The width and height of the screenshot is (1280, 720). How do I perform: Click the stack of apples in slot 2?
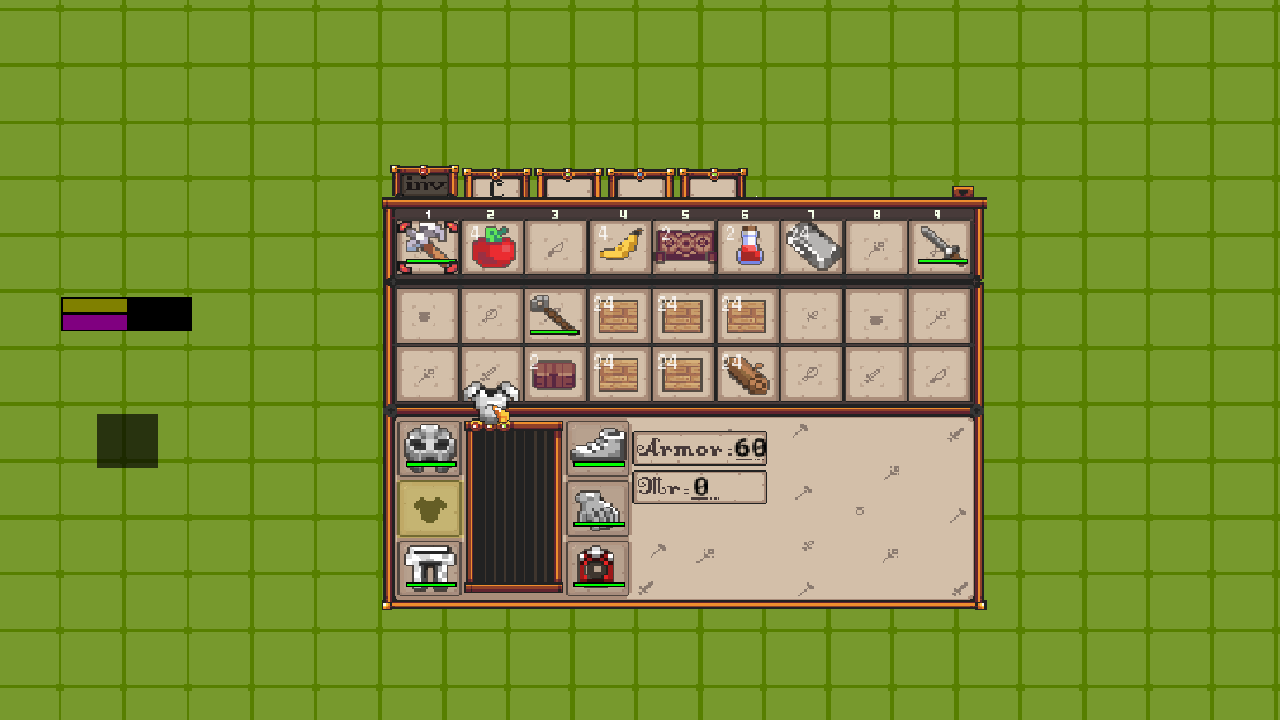(491, 246)
